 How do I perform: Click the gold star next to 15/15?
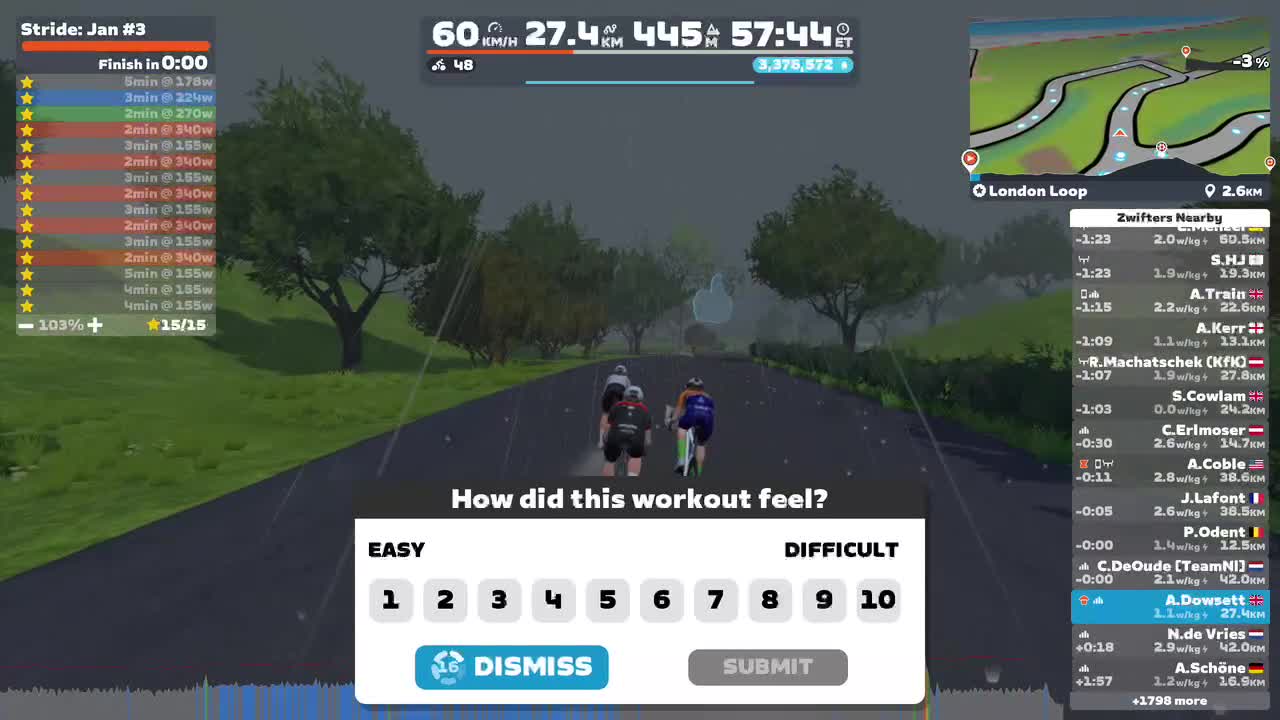click(153, 324)
